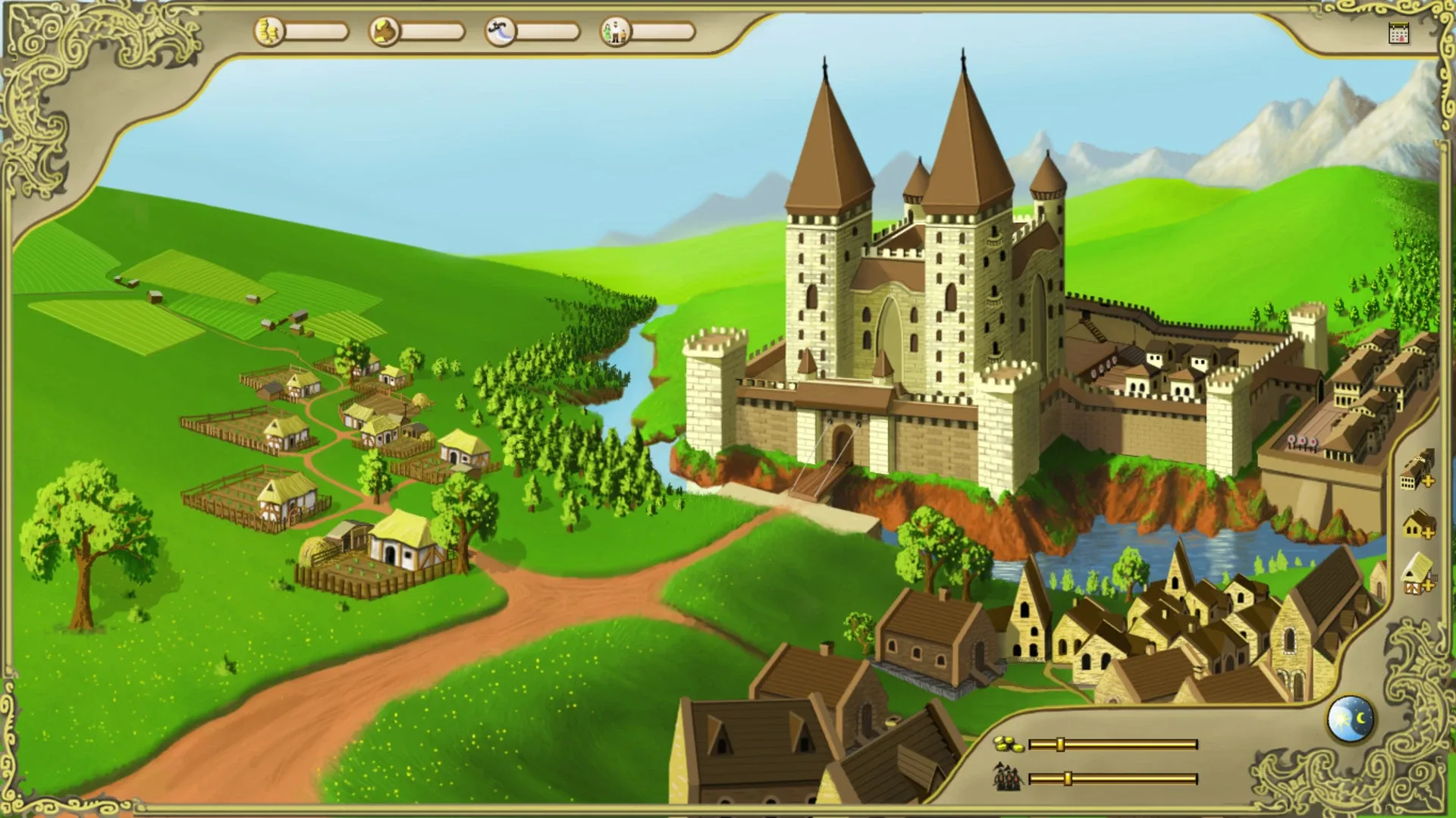Add a thatched farm cottage
The image size is (1456, 818).
pos(1417,574)
